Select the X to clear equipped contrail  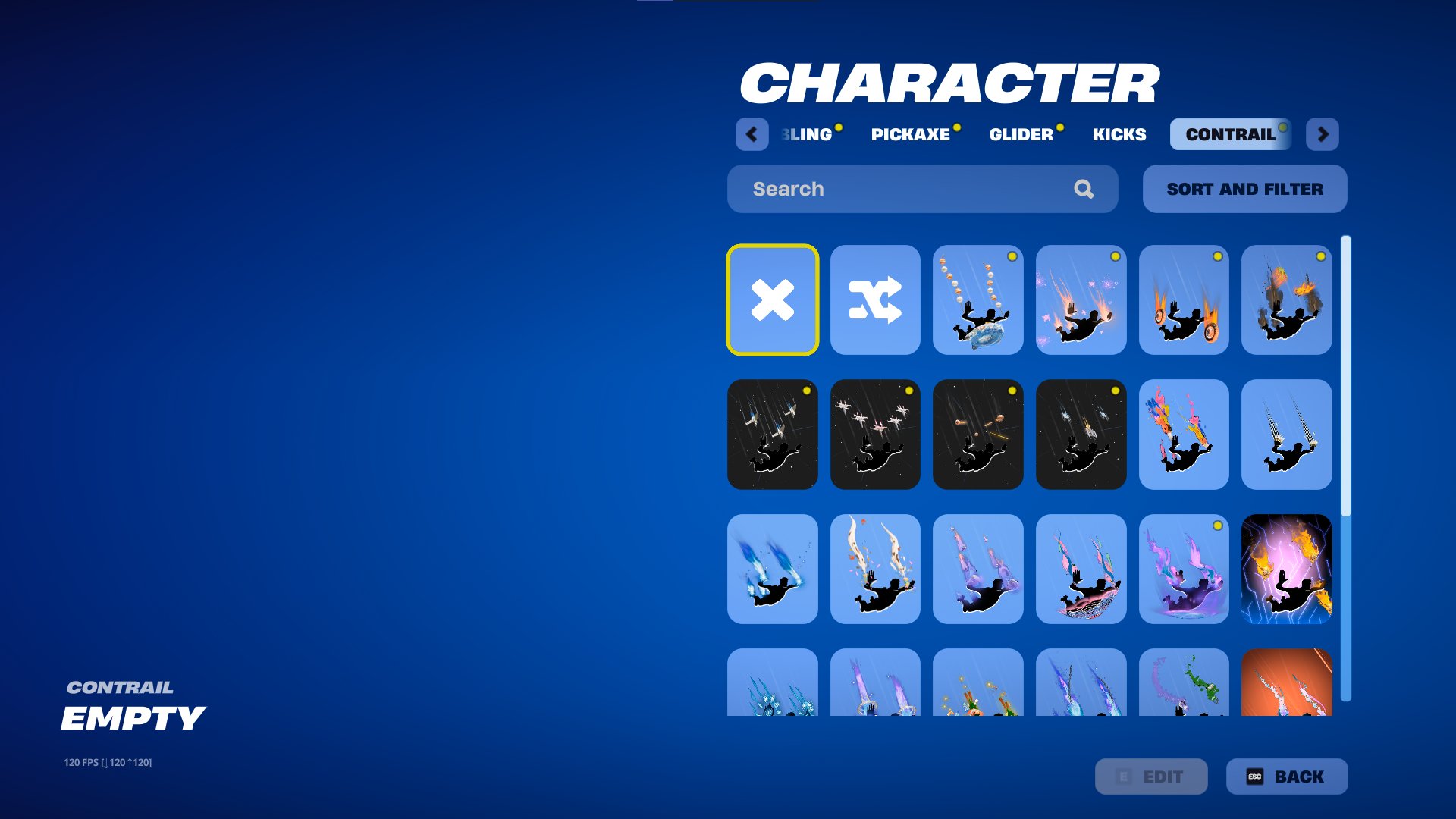(772, 300)
